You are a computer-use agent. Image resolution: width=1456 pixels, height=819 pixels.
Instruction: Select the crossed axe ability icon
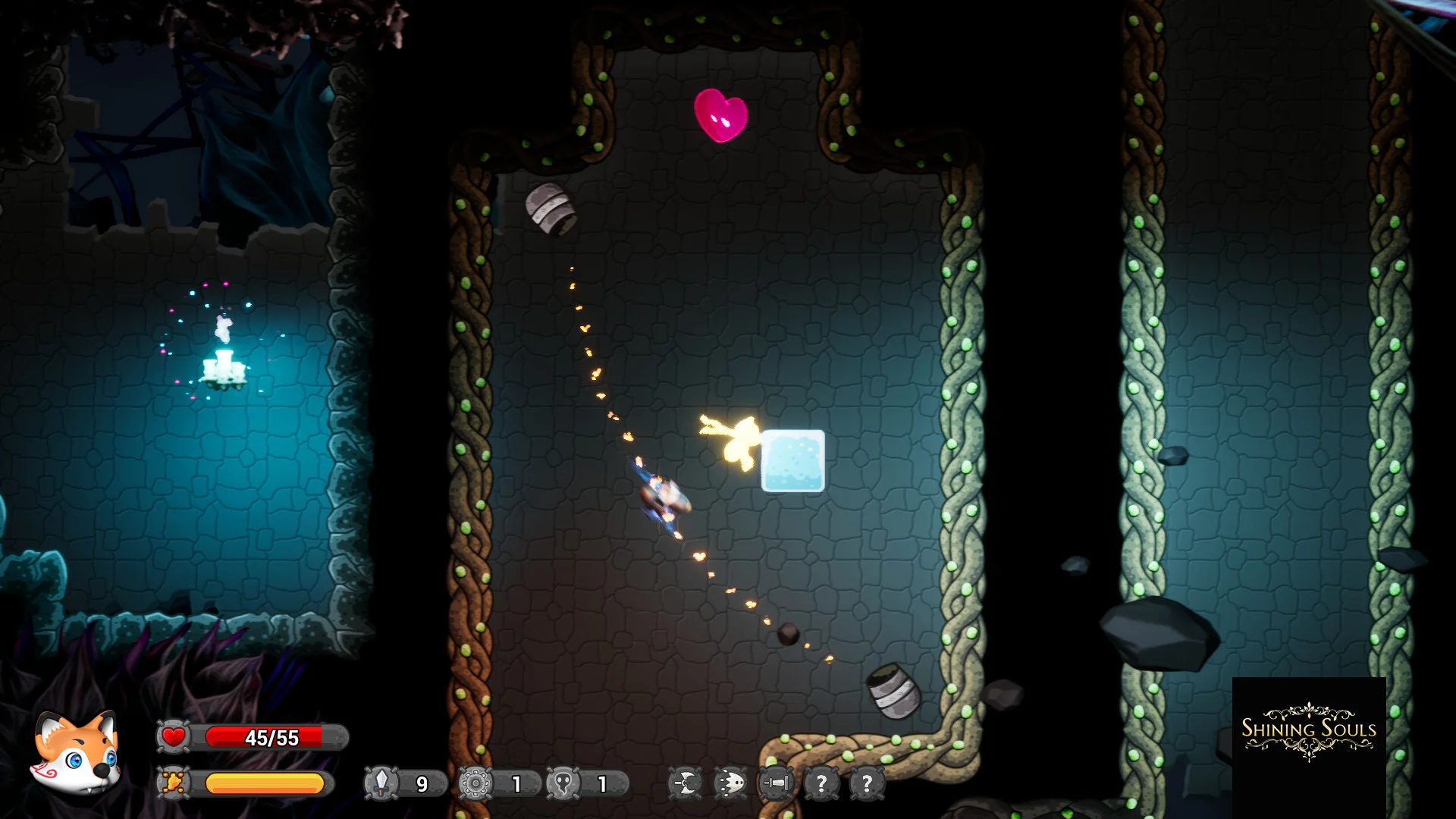[686, 783]
